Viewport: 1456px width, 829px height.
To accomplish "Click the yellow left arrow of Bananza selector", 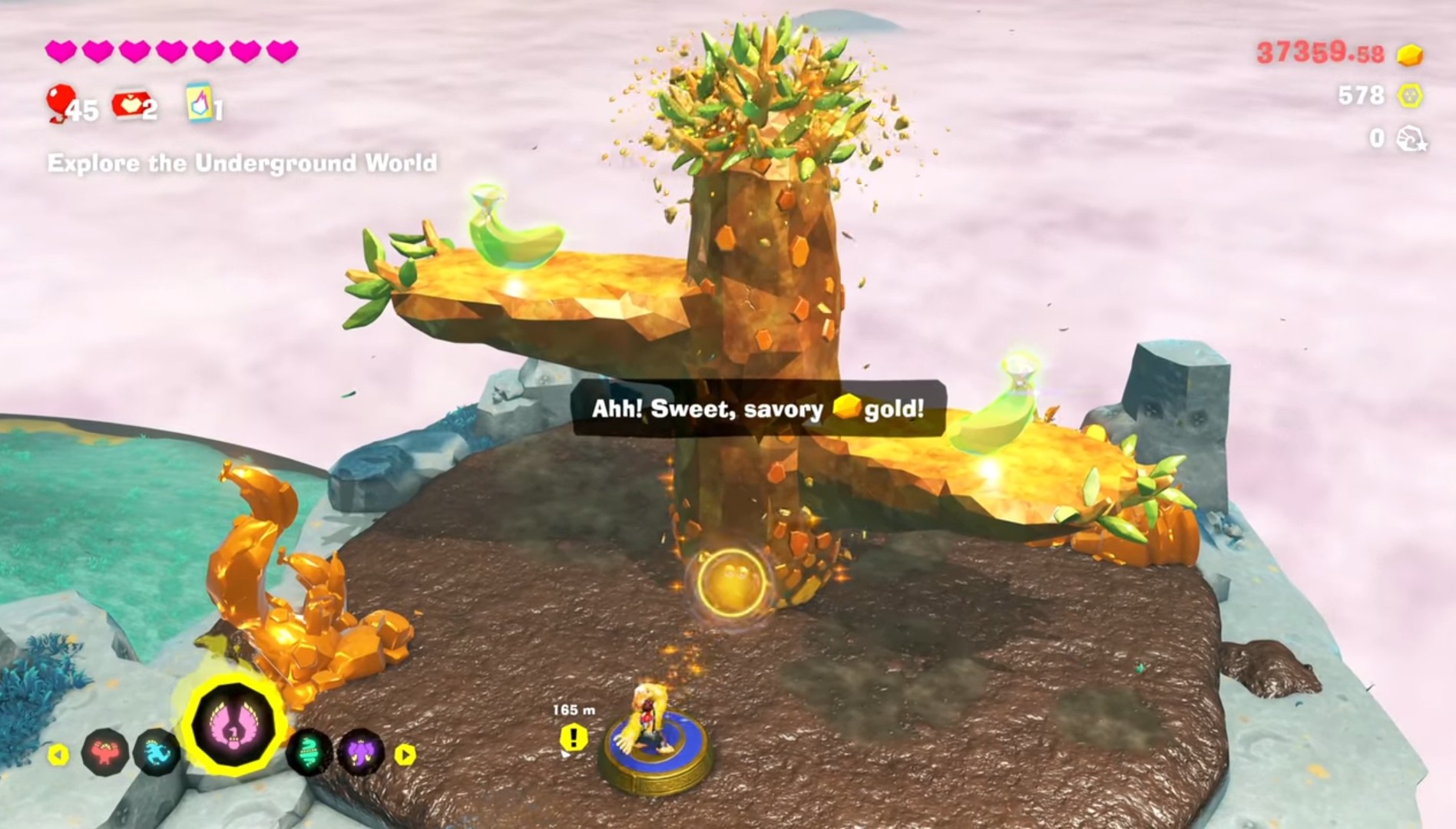I will coord(58,755).
